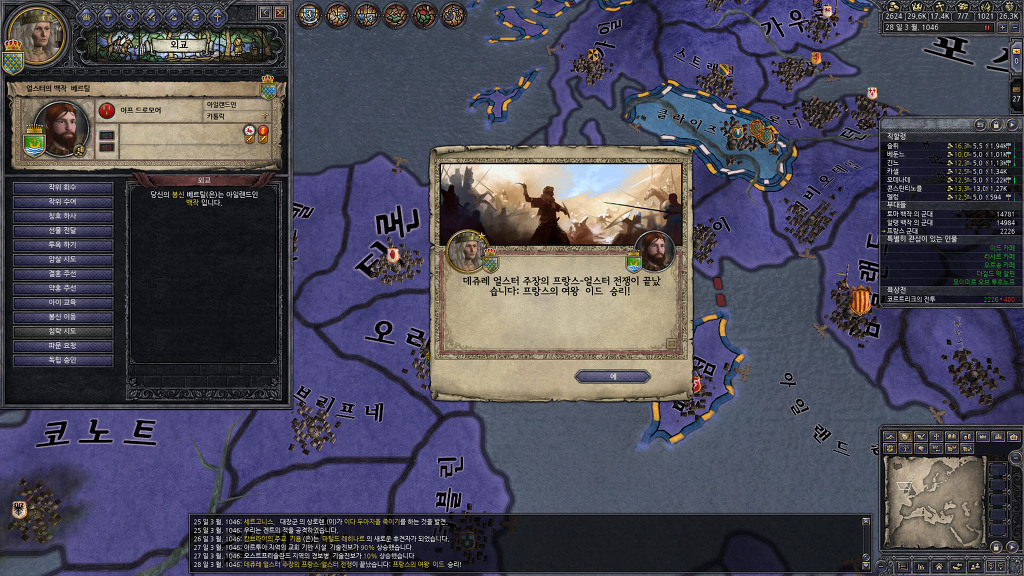Image resolution: width=1024 pixels, height=576 pixels.
Task: Choose the 약혼 주선 action
Action: tap(63, 288)
